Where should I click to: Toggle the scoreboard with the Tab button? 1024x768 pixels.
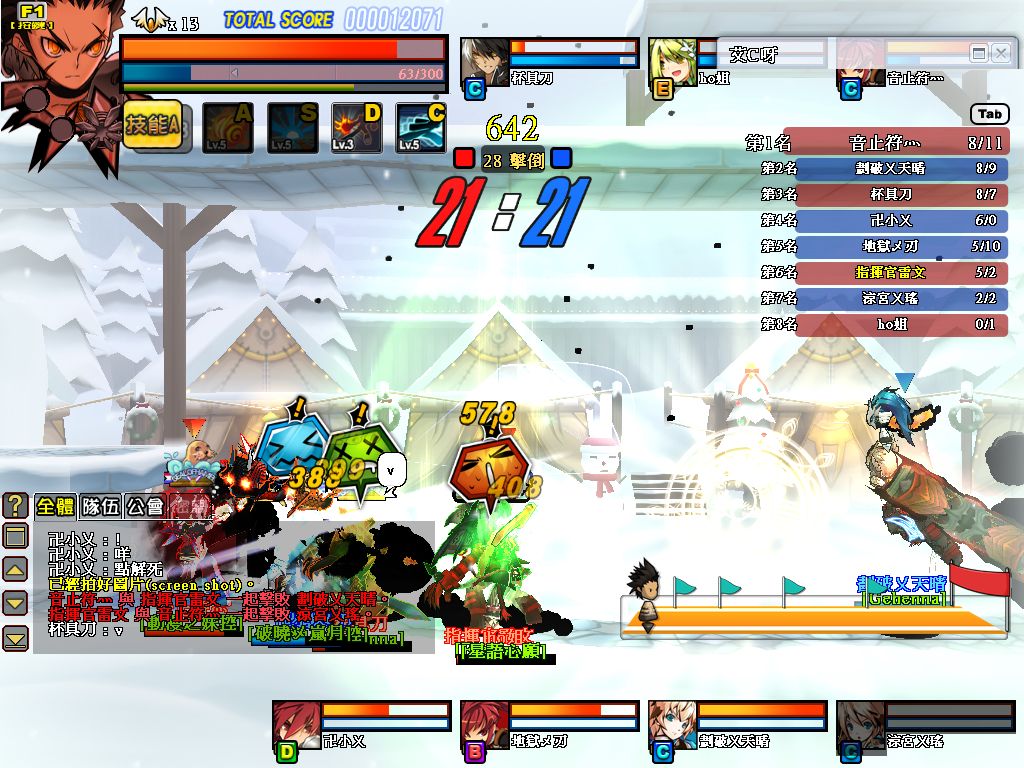click(990, 114)
